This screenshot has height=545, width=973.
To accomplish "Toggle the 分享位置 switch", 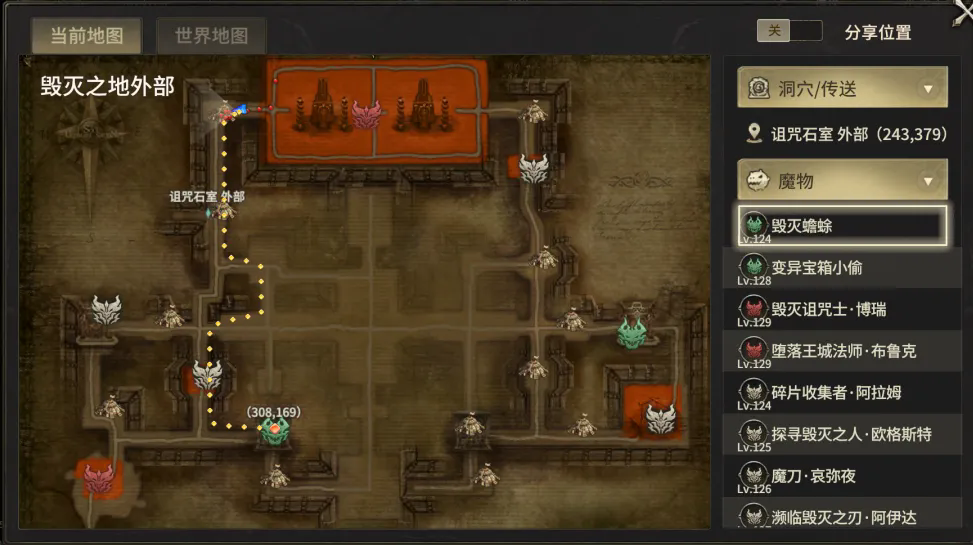I will point(789,31).
